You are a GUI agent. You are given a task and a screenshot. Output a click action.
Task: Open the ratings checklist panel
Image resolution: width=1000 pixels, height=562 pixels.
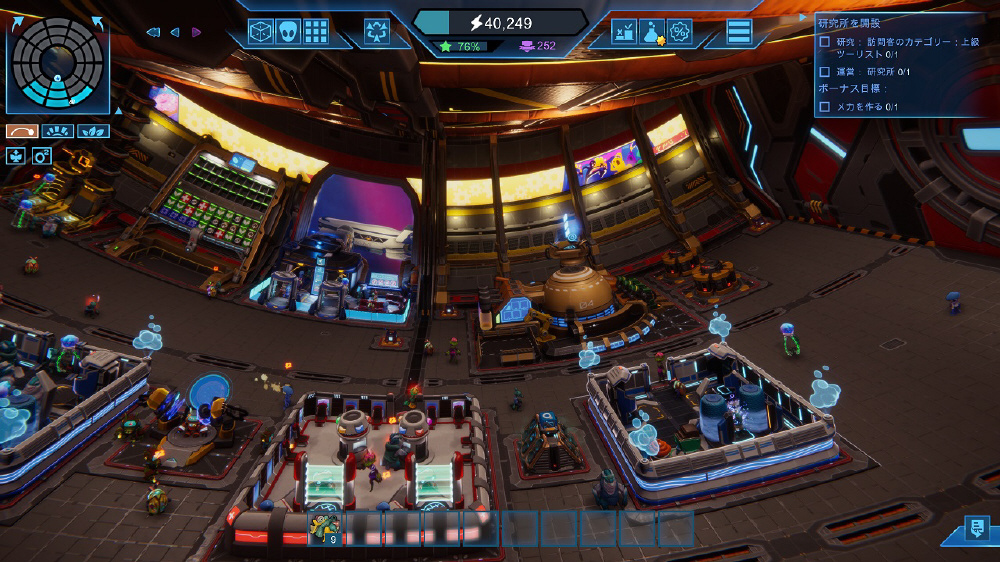[624, 32]
